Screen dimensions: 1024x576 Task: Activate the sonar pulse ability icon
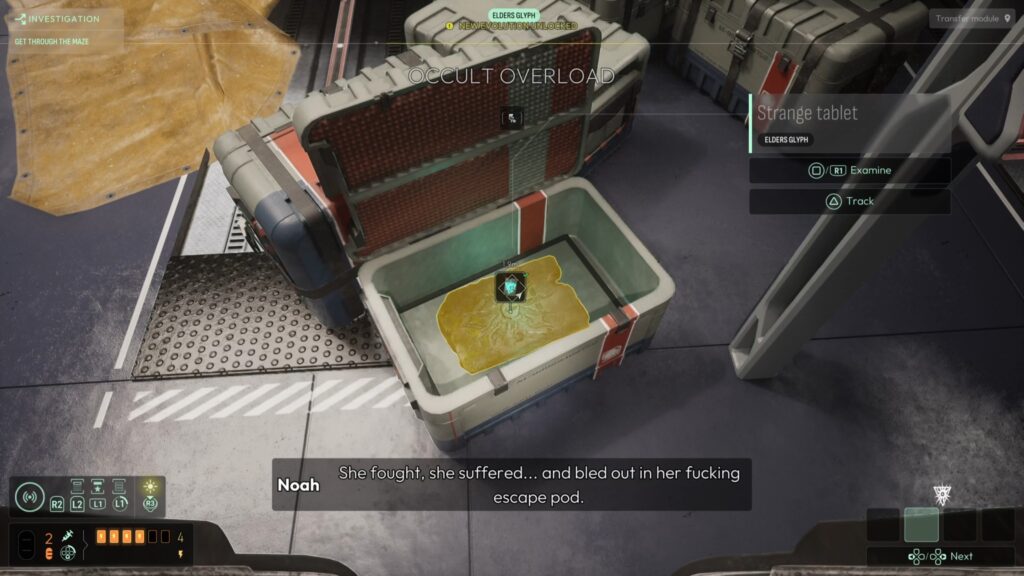pos(29,497)
